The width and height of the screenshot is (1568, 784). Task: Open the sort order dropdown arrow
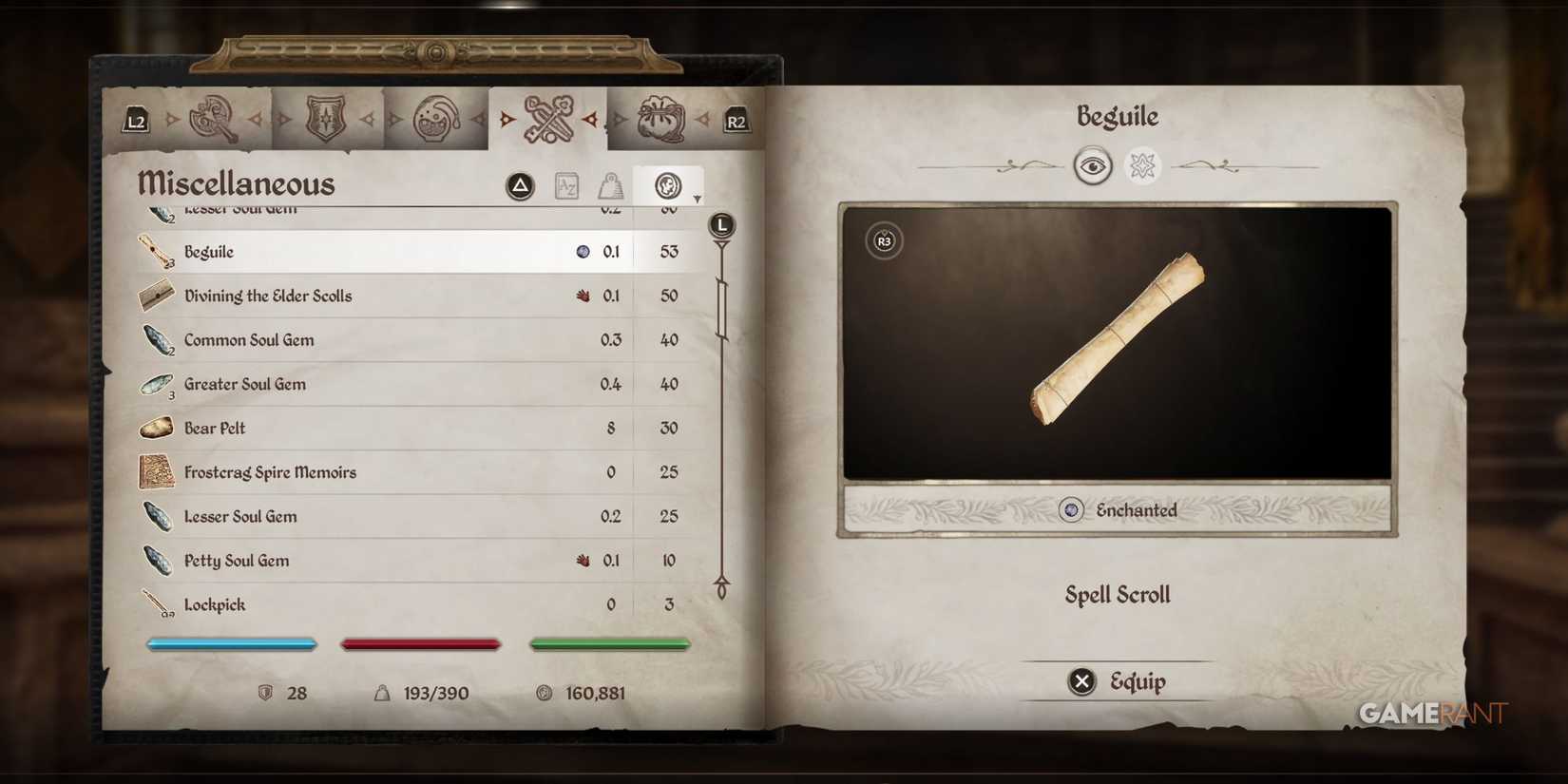(x=697, y=197)
